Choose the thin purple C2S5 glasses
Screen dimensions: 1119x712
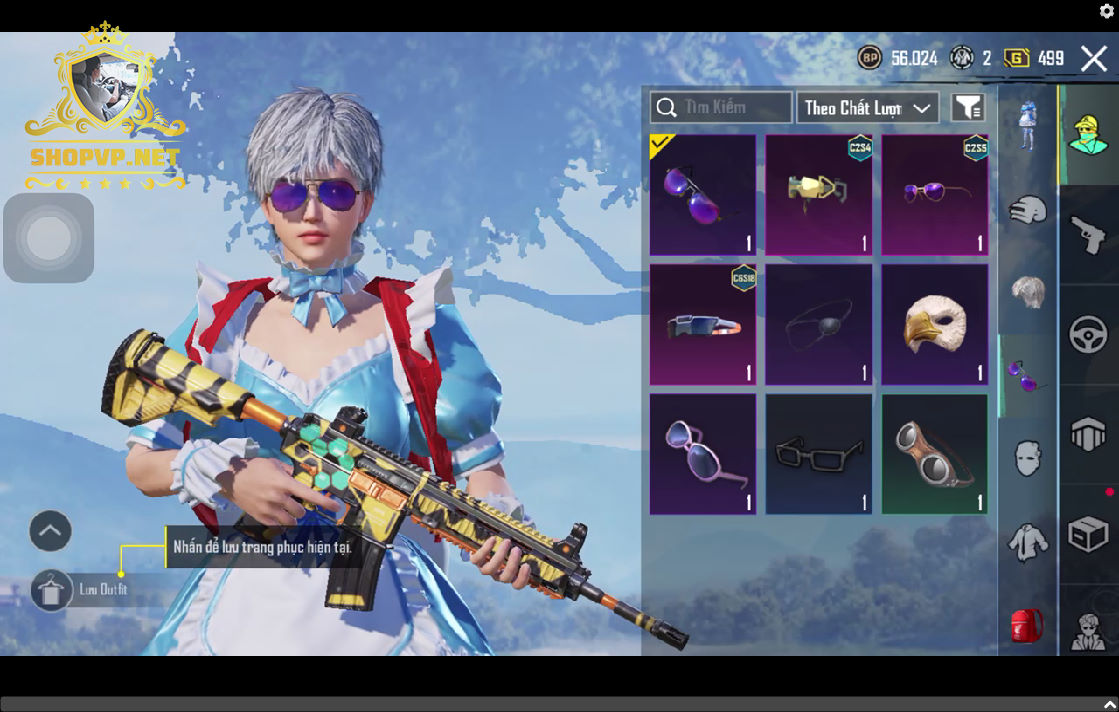point(935,196)
